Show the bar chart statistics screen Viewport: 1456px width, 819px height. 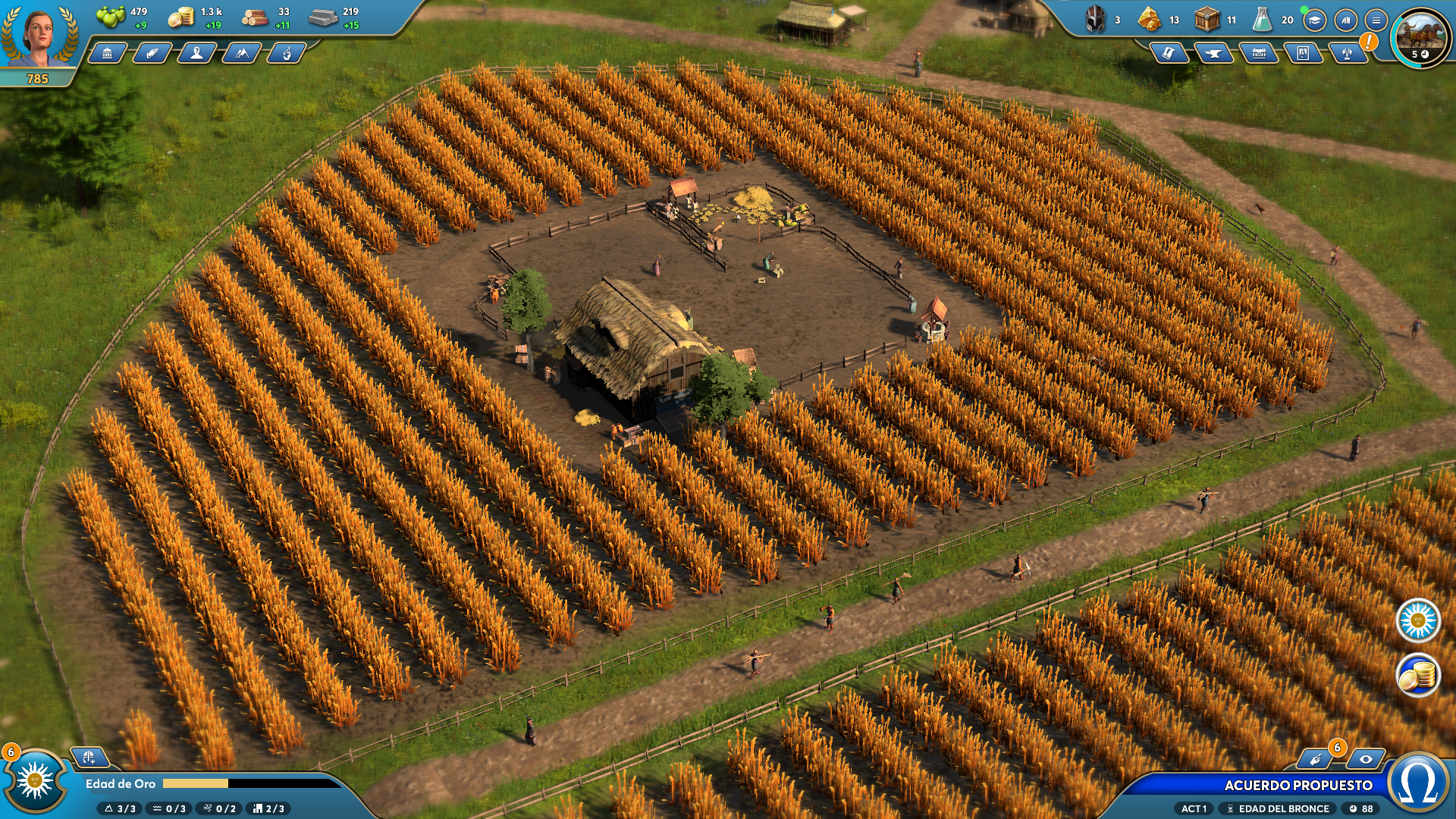coord(1345,20)
